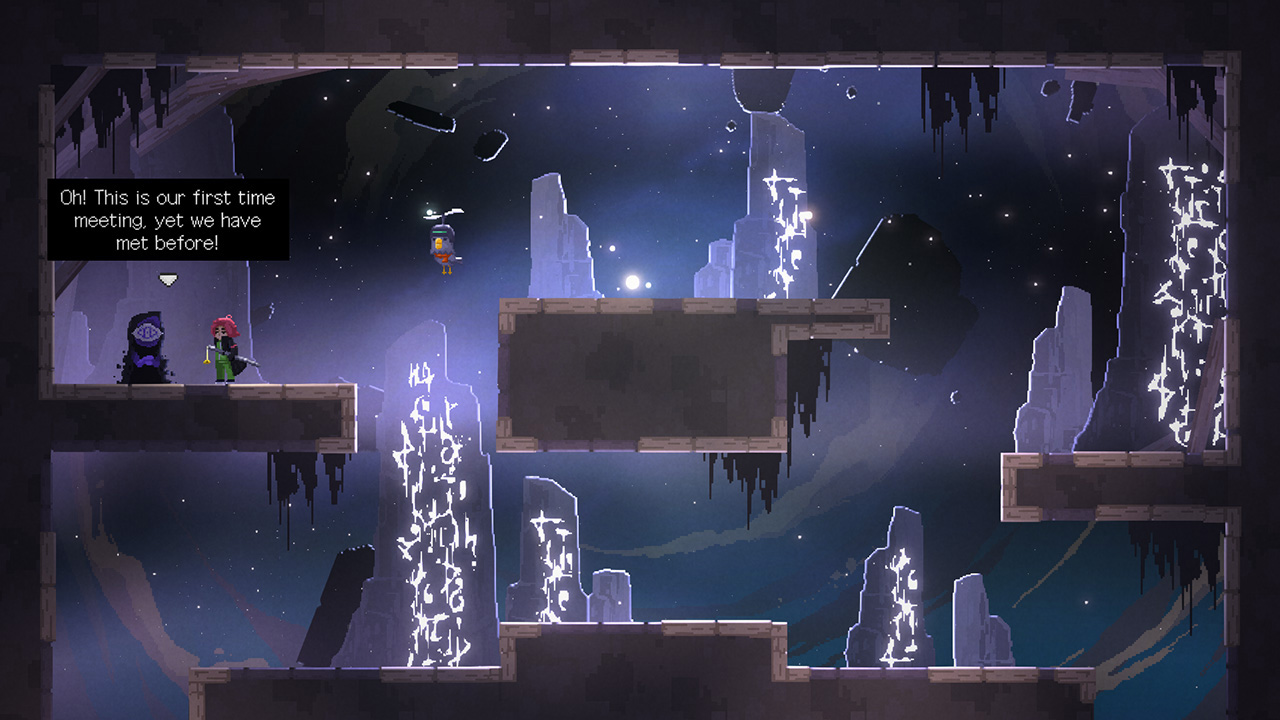Image resolution: width=1280 pixels, height=720 pixels.
Task: Click the purple eye emblem on the NPC's hood
Action: click(x=147, y=332)
